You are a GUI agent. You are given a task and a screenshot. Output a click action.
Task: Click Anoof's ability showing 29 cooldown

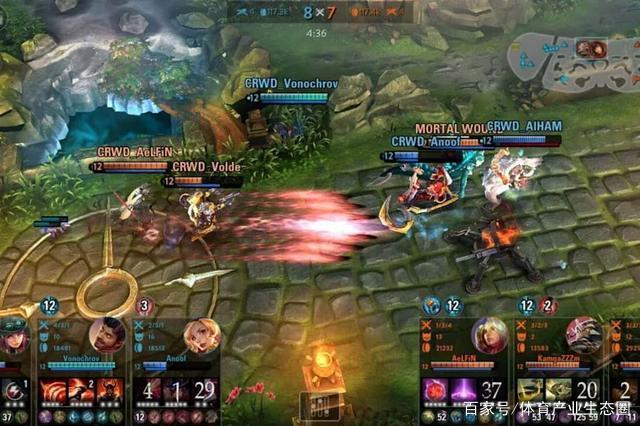point(205,389)
